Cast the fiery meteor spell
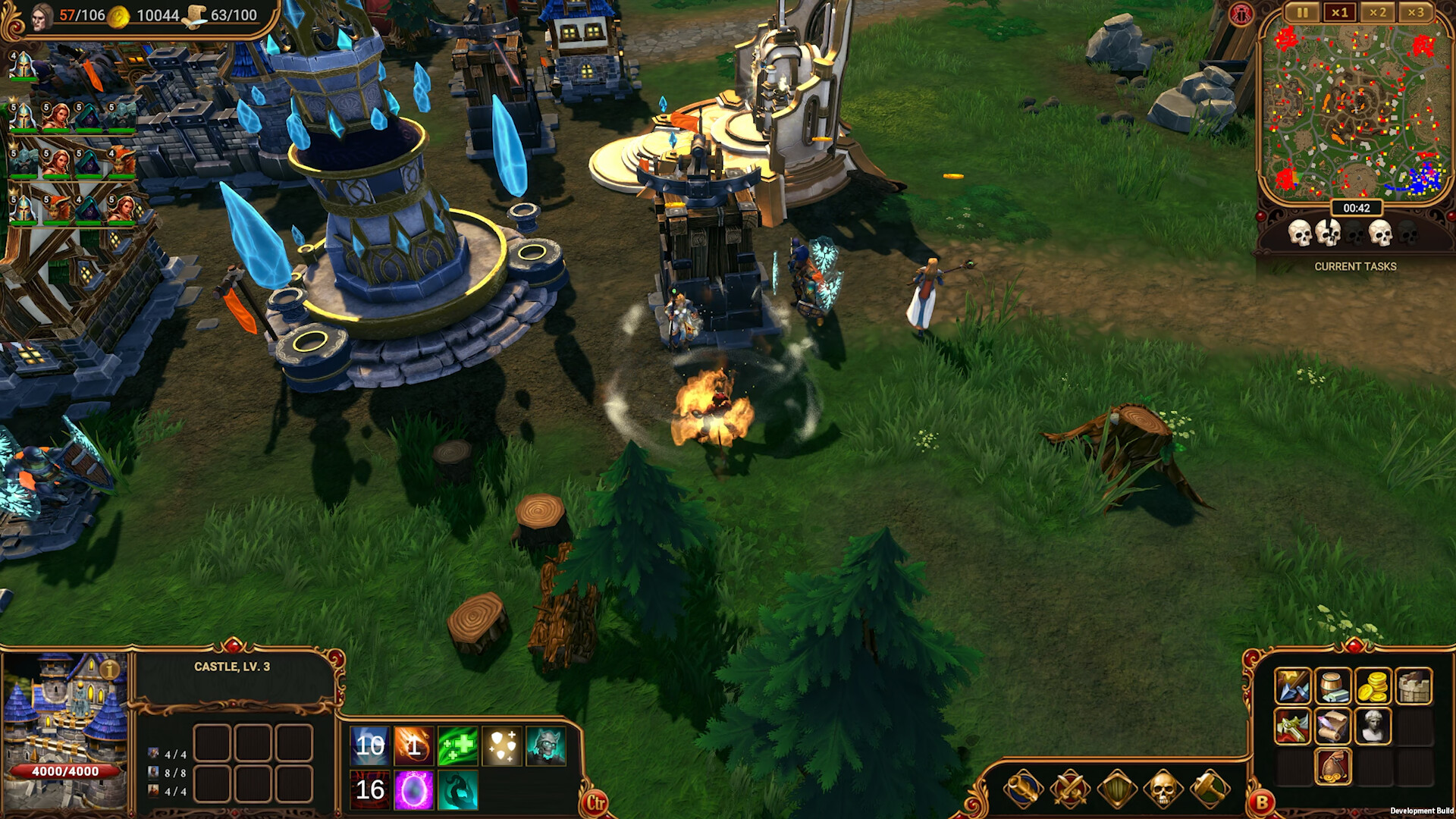Image resolution: width=1456 pixels, height=819 pixels. click(x=414, y=746)
